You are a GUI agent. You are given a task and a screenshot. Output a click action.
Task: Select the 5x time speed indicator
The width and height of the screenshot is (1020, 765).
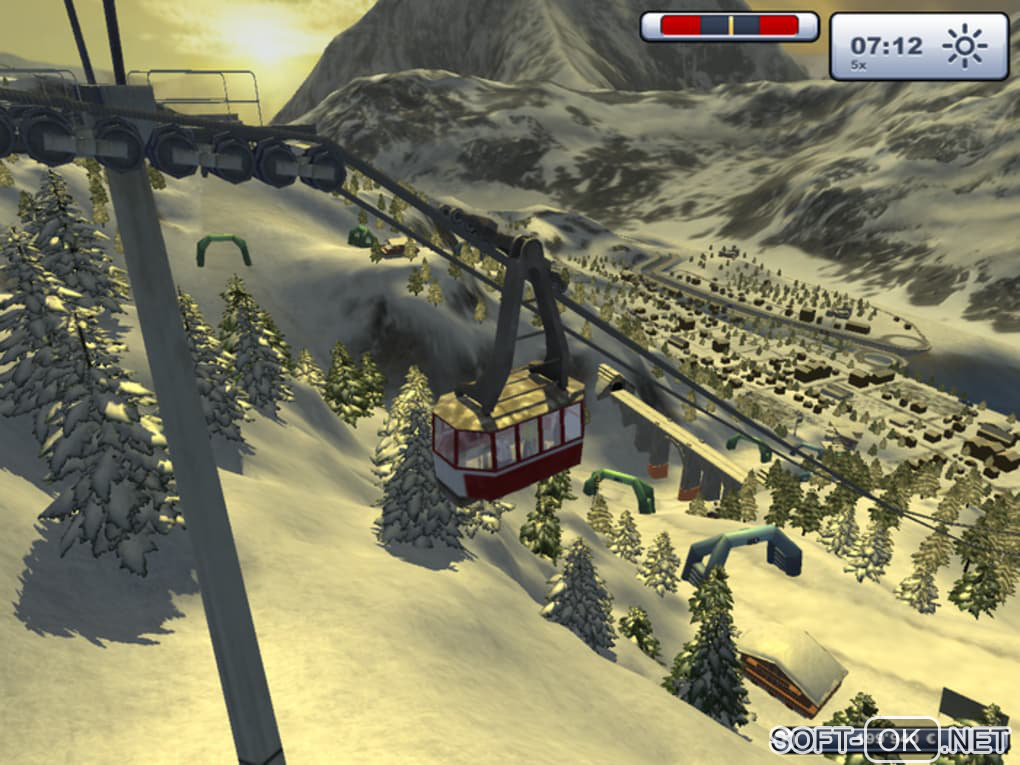[x=859, y=65]
